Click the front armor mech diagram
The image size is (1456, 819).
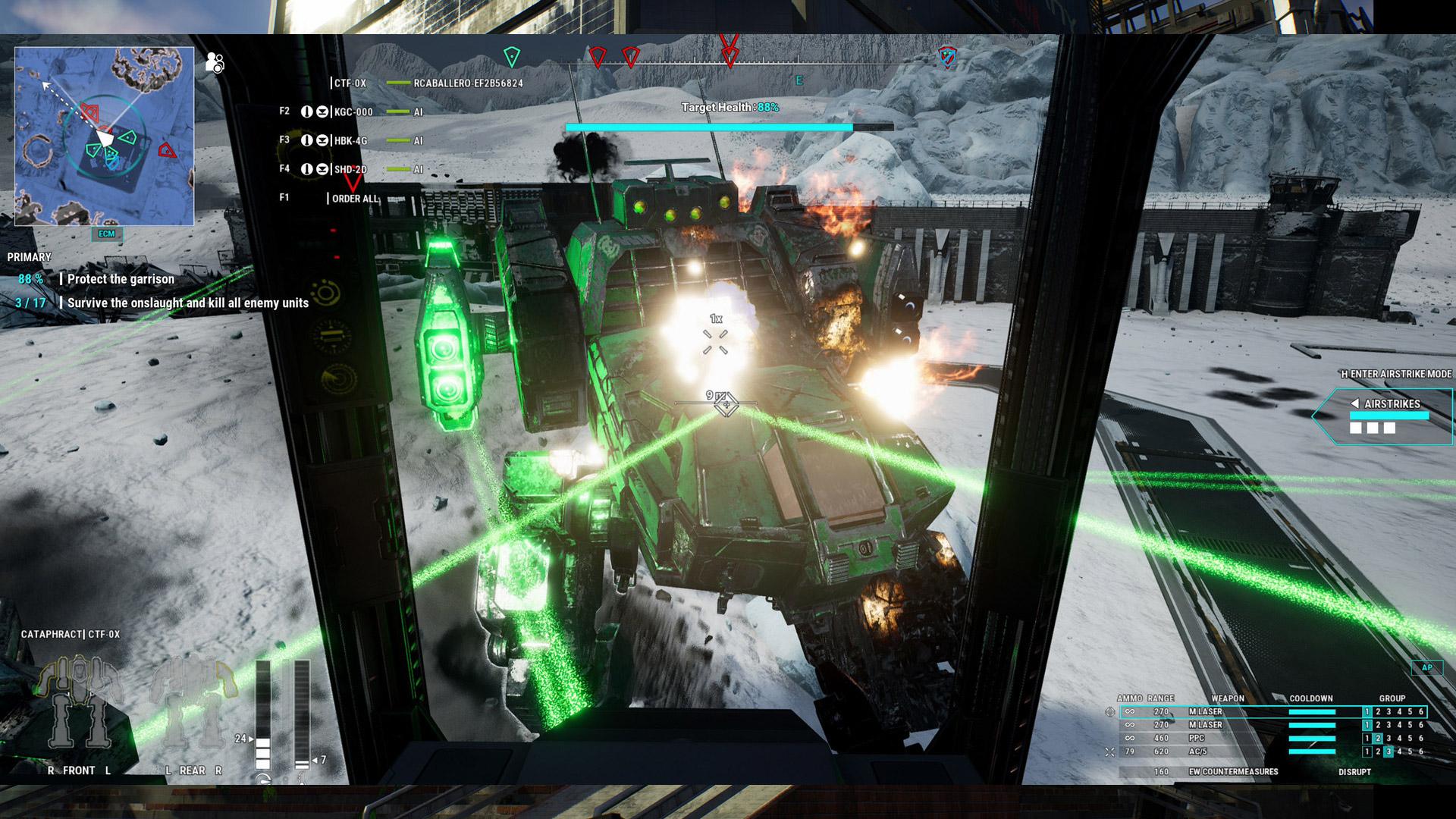[x=79, y=702]
